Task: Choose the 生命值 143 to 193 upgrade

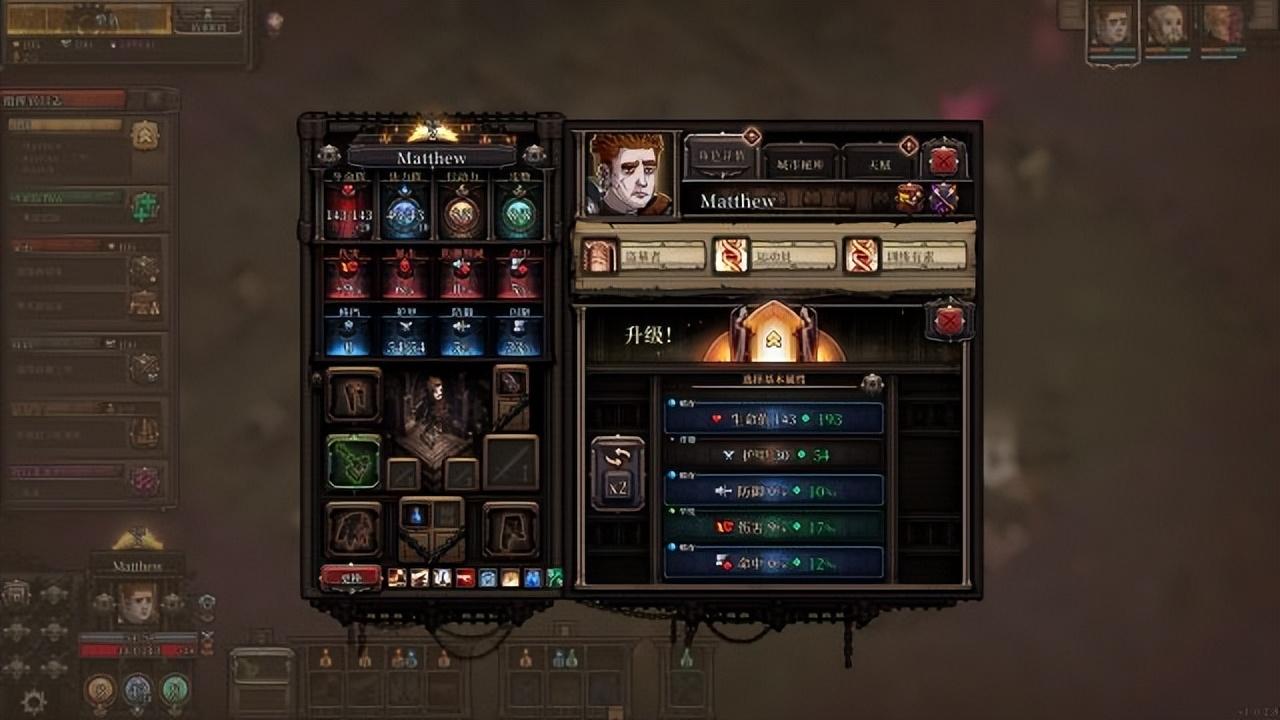Action: (x=774, y=418)
